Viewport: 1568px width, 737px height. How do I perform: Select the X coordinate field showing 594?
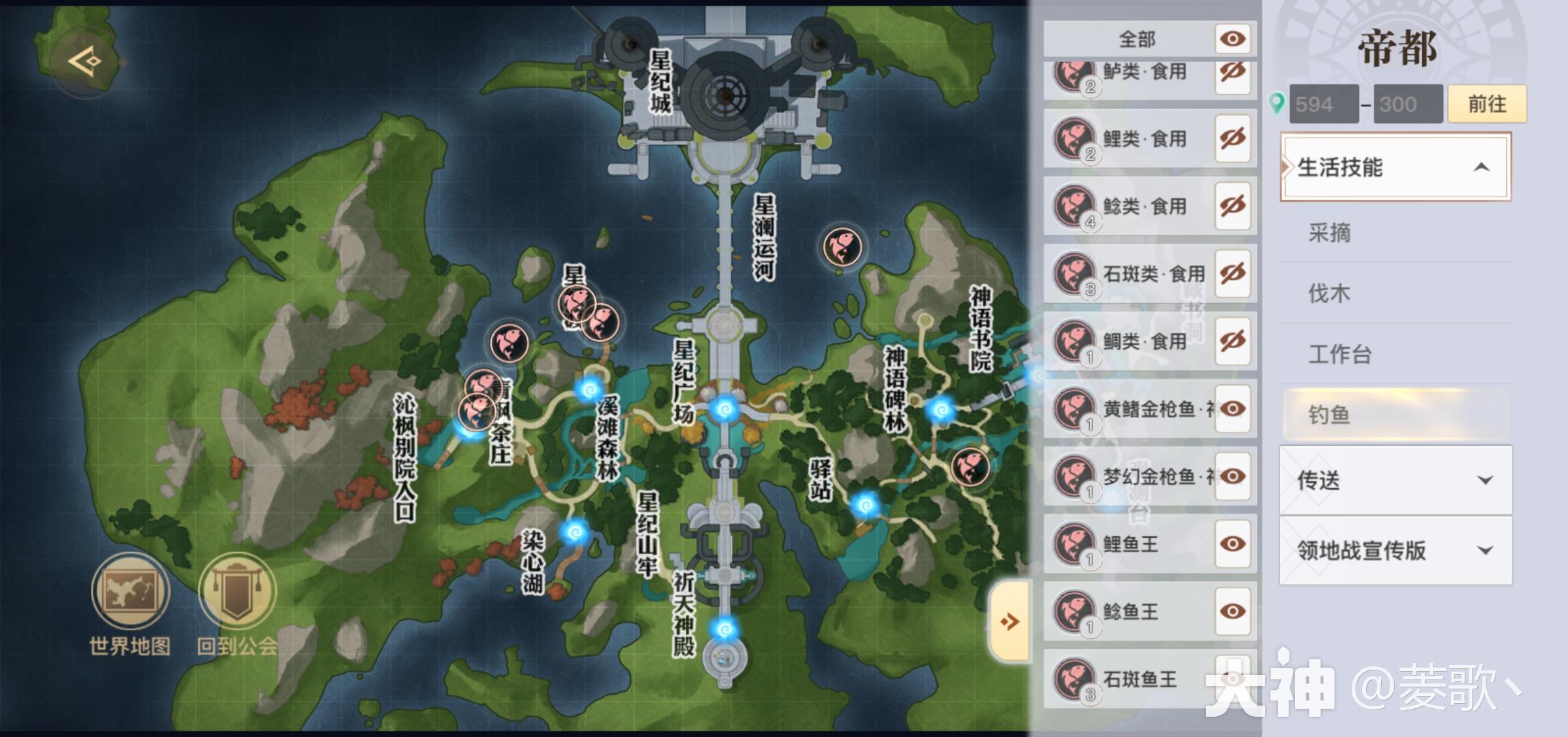pos(1323,104)
